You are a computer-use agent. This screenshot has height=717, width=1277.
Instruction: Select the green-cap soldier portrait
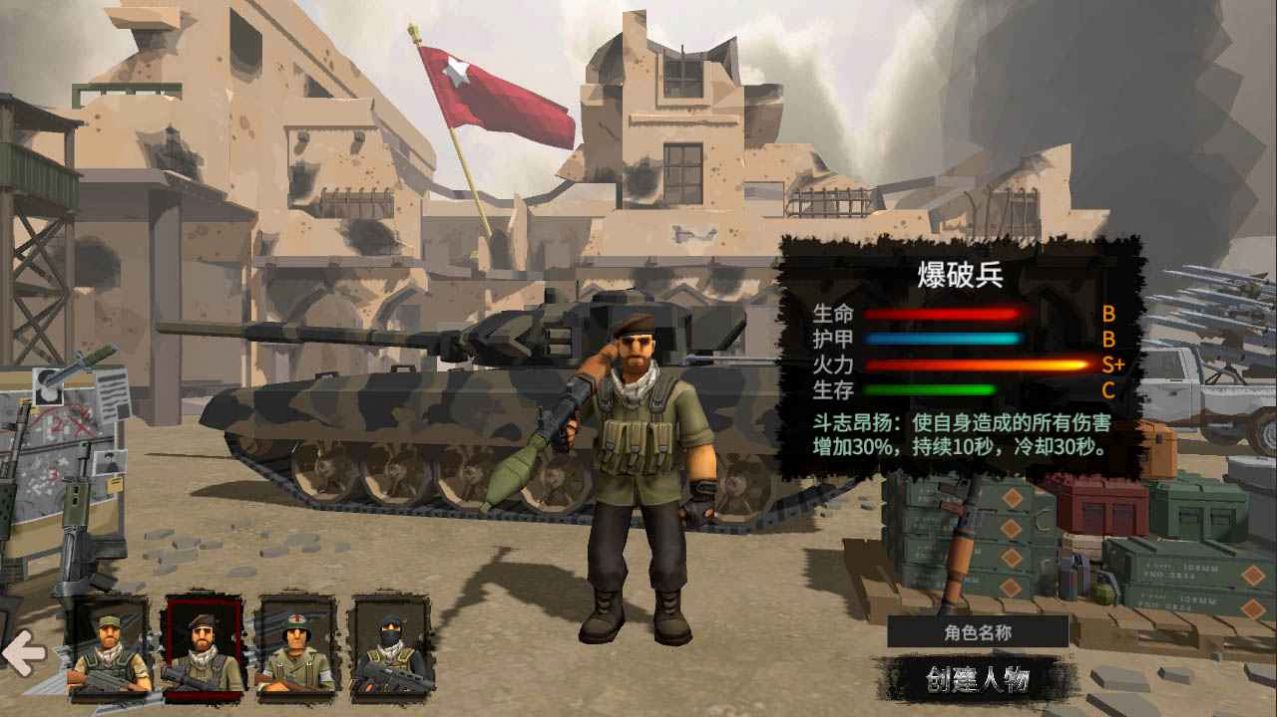(108, 647)
